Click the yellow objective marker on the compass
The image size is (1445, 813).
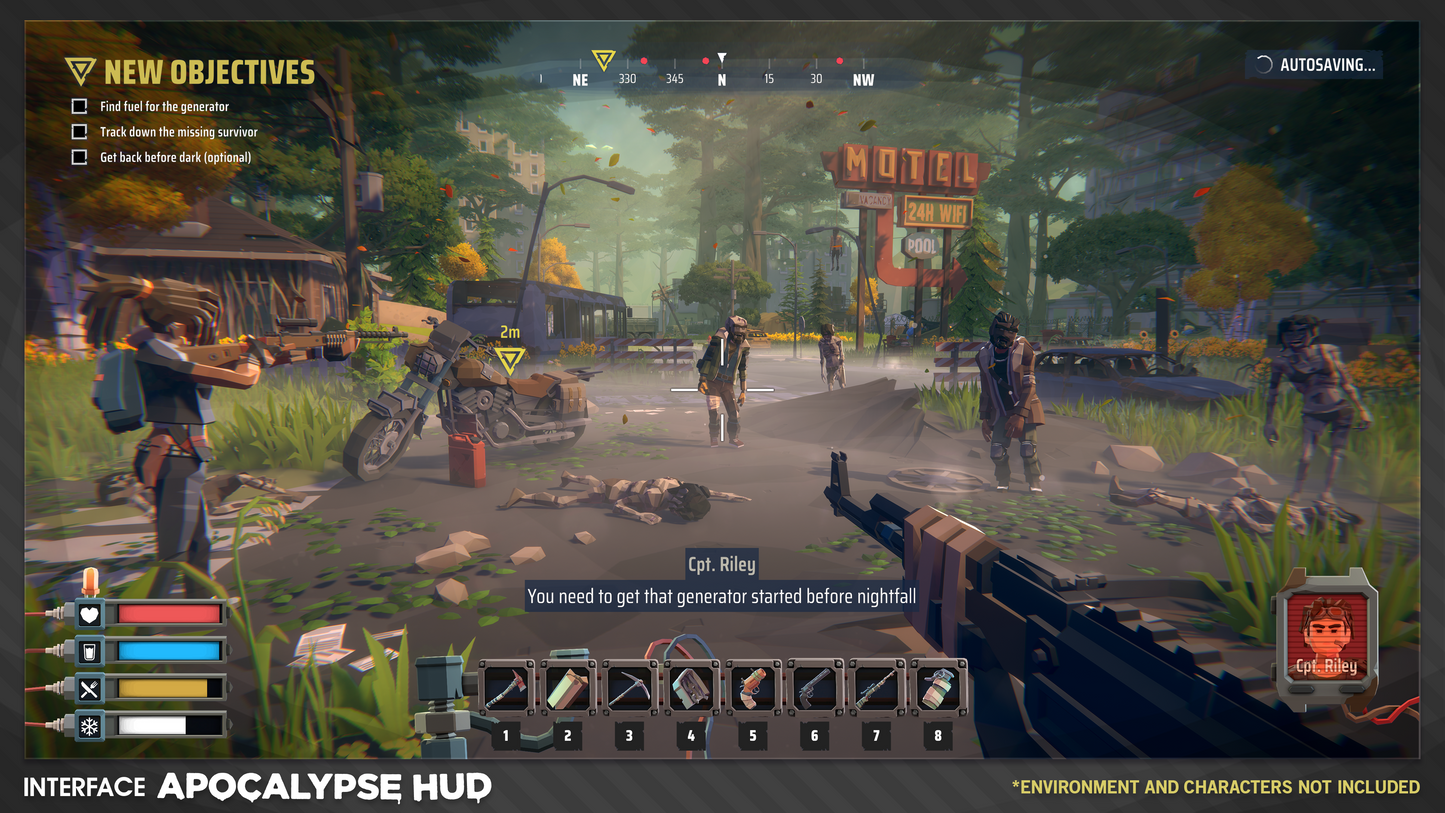(603, 60)
